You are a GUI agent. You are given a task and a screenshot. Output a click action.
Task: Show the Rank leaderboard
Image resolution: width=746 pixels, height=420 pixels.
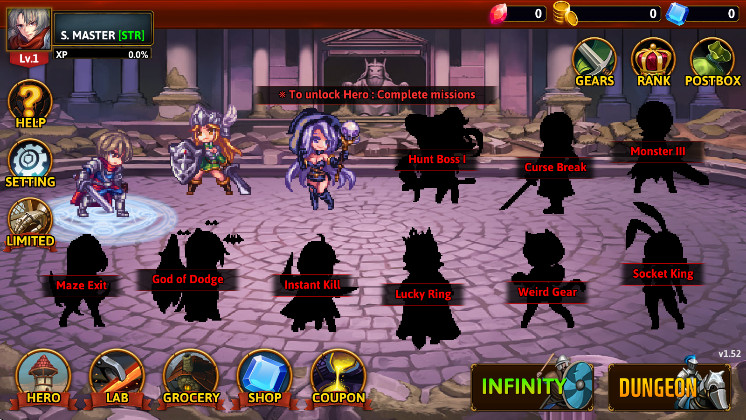pos(653,62)
